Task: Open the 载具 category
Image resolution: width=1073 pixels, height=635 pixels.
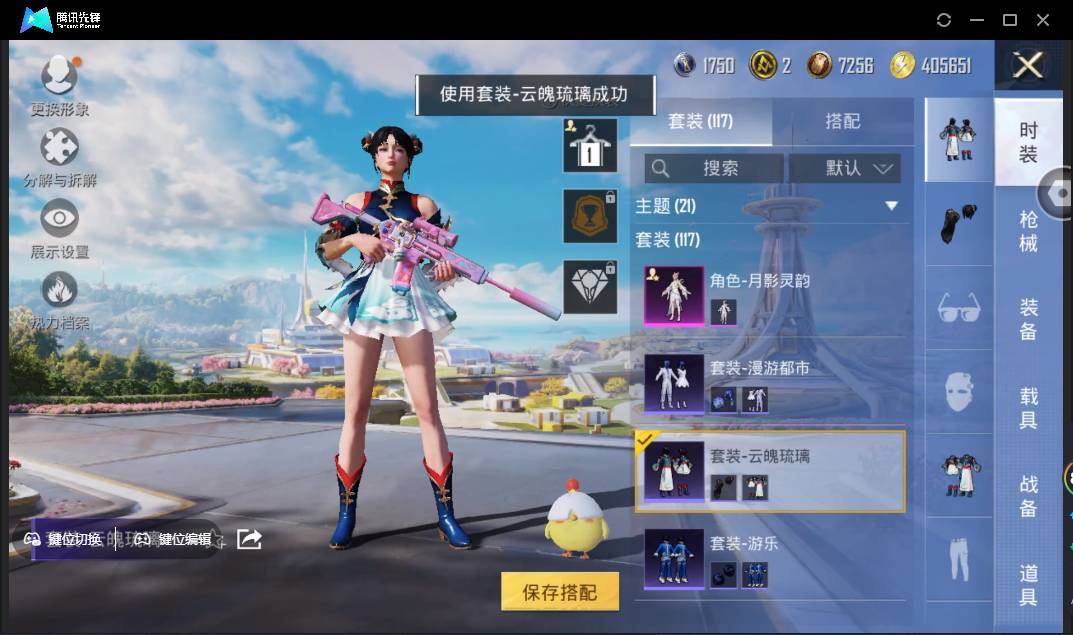Action: coord(1028,407)
